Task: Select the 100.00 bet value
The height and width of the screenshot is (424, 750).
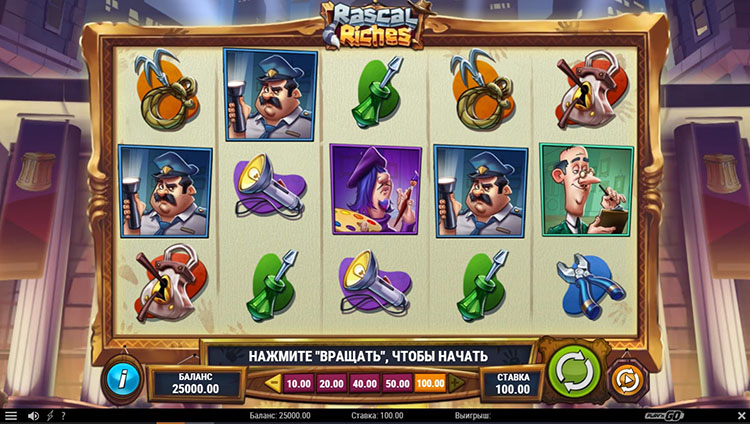Action: pos(430,383)
